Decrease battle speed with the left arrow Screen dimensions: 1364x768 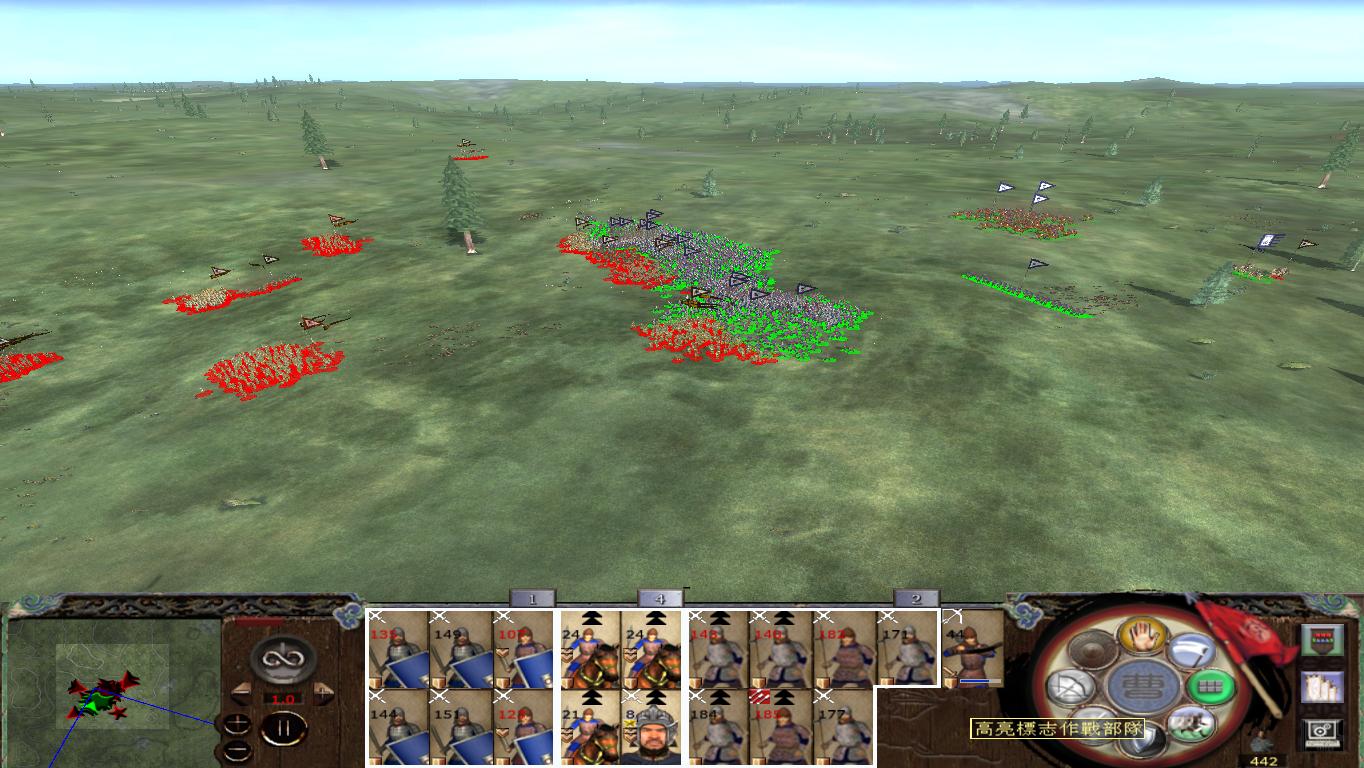[243, 695]
